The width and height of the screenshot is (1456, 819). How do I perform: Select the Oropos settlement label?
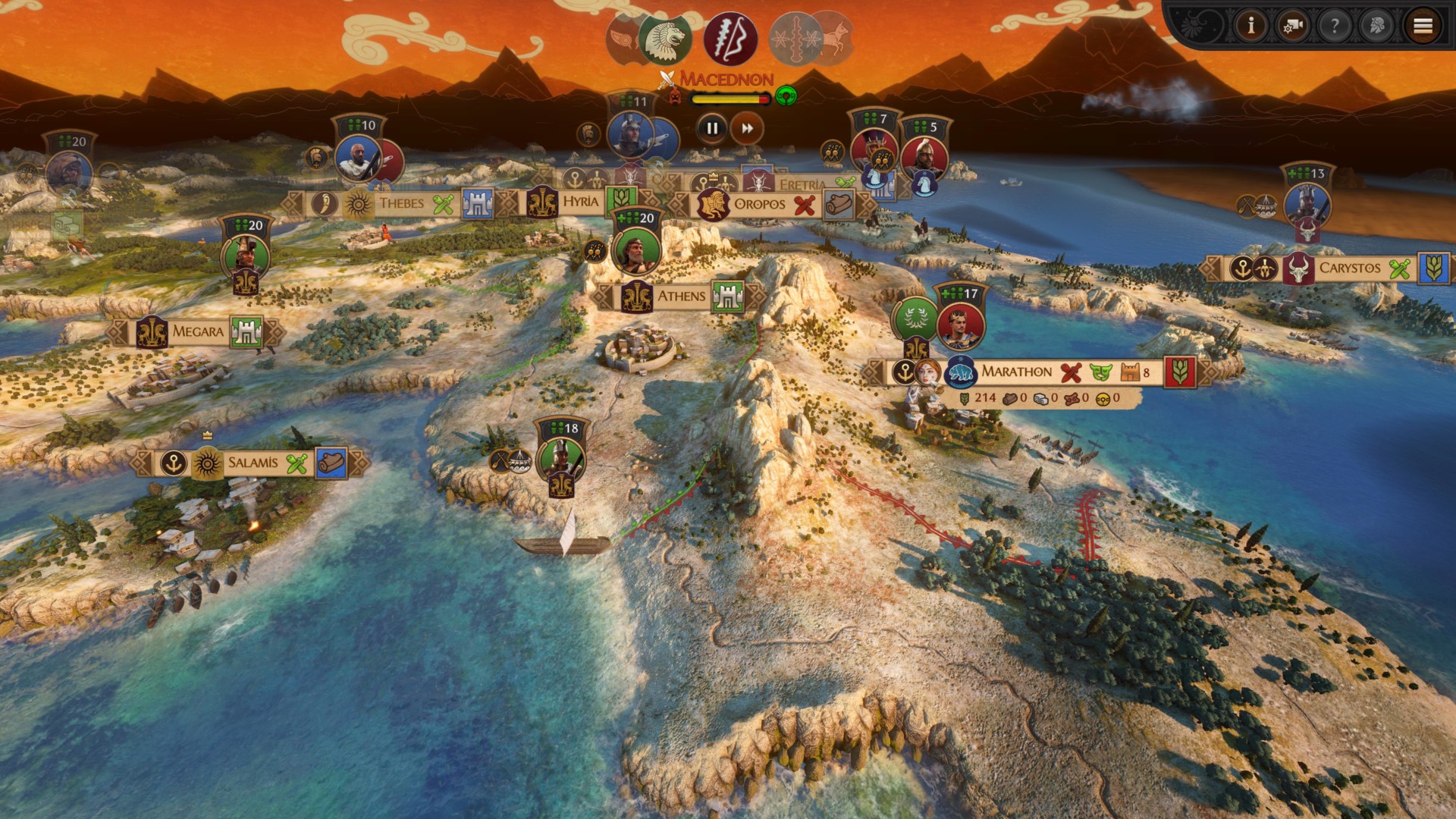pos(759,204)
